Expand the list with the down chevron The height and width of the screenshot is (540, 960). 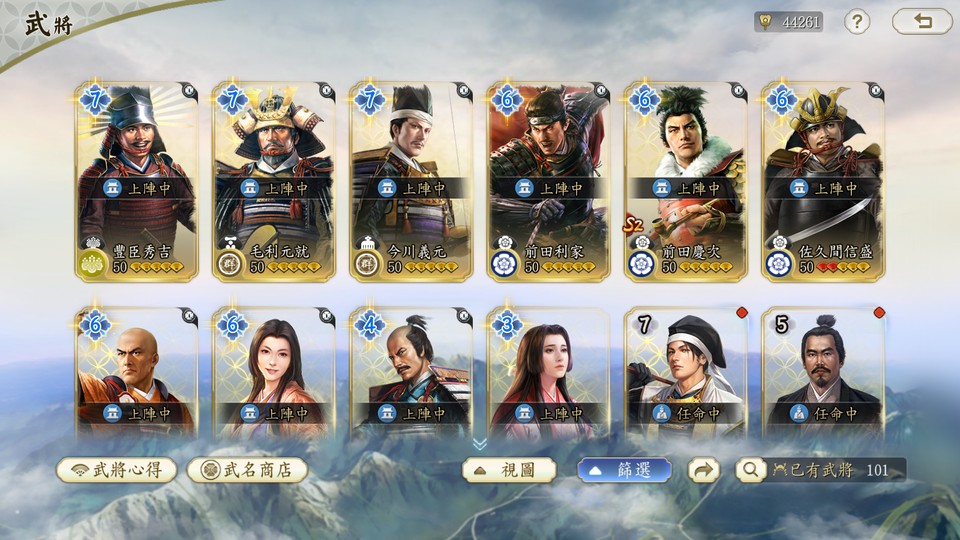click(480, 443)
